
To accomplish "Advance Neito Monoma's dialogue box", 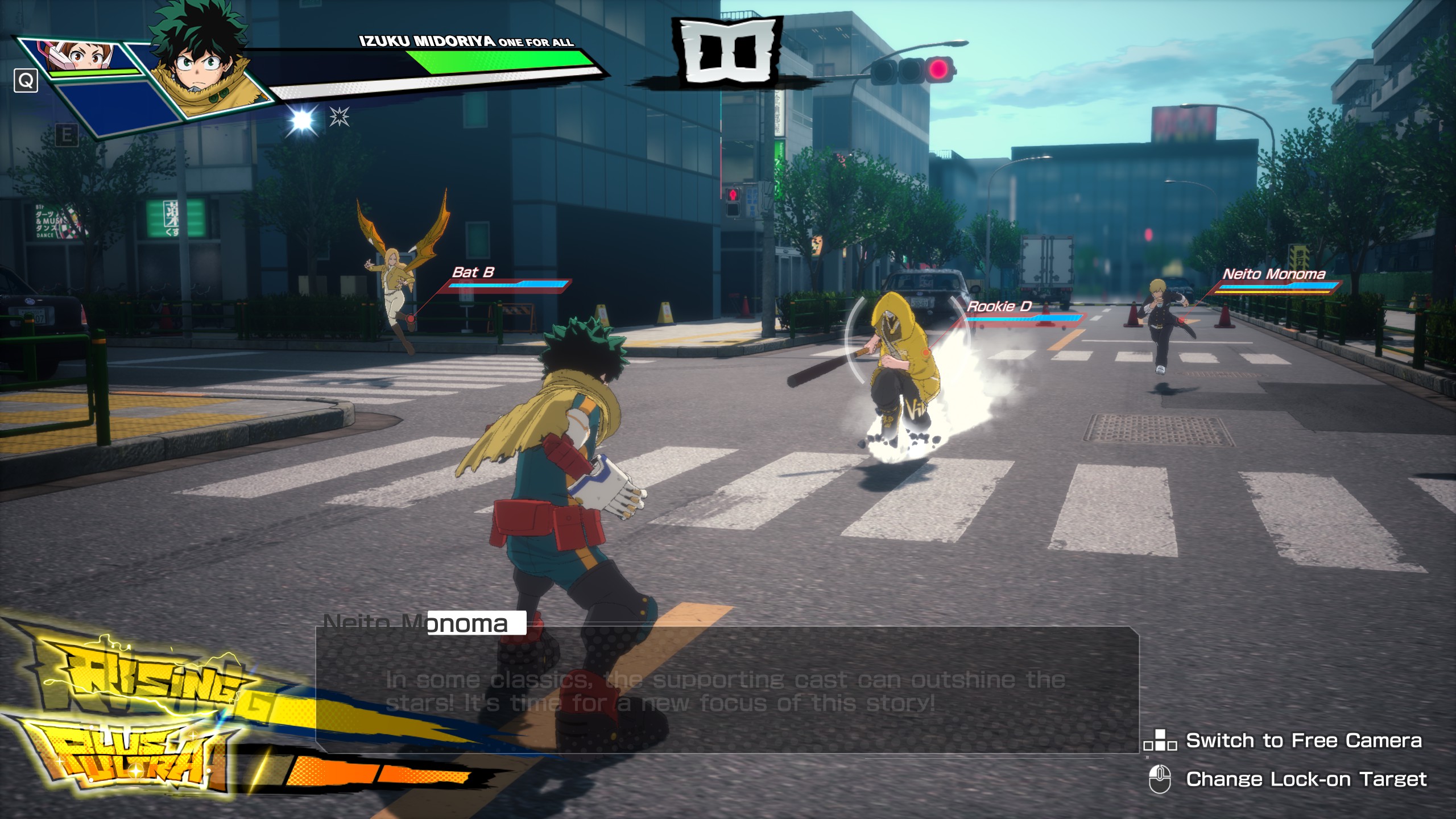I will 727,689.
